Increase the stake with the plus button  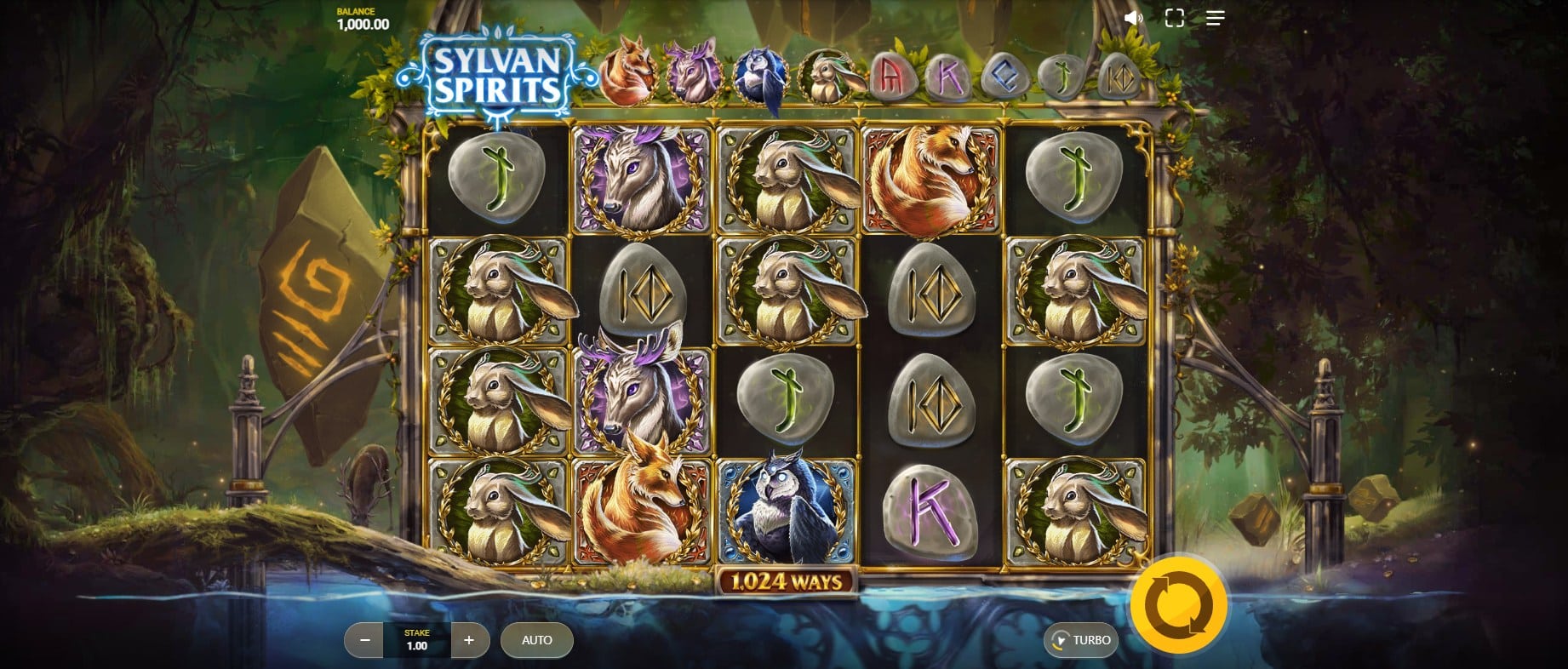(x=468, y=640)
